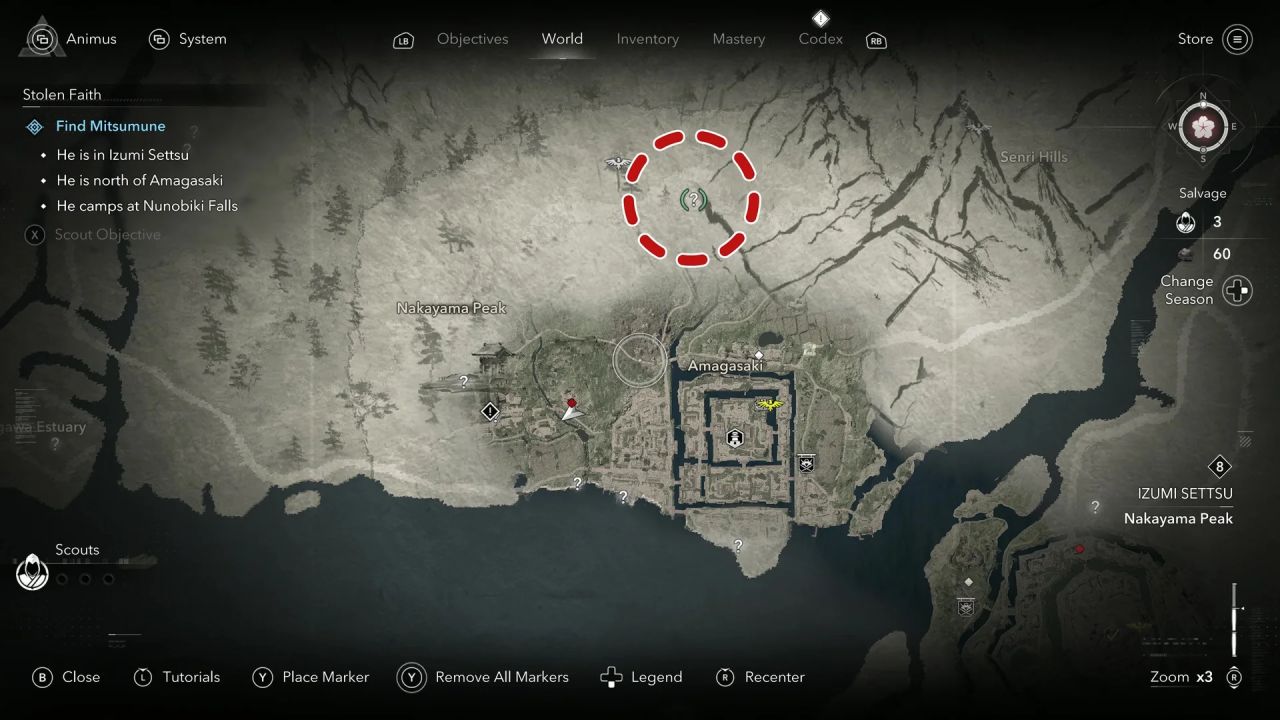Click the green question mark in red circle
Image resolution: width=1280 pixels, height=720 pixels.
pos(692,200)
